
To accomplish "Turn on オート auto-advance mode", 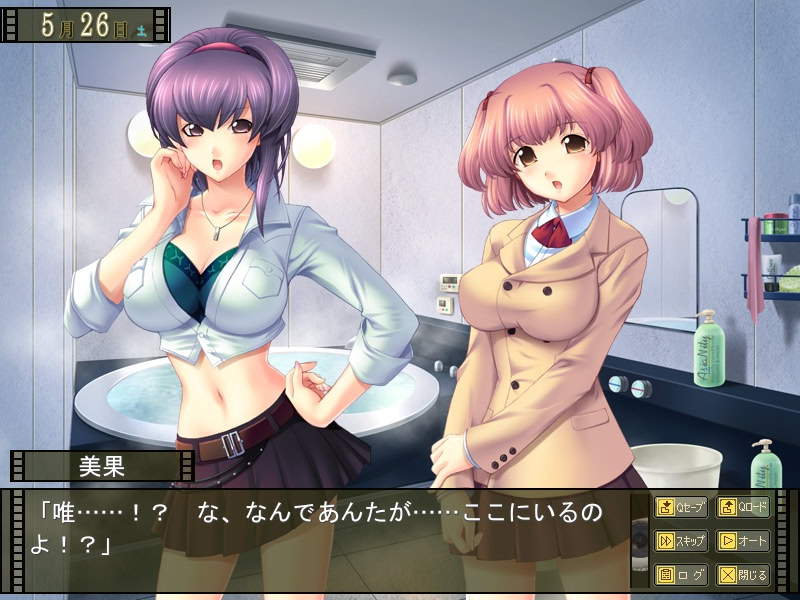I will [743, 541].
